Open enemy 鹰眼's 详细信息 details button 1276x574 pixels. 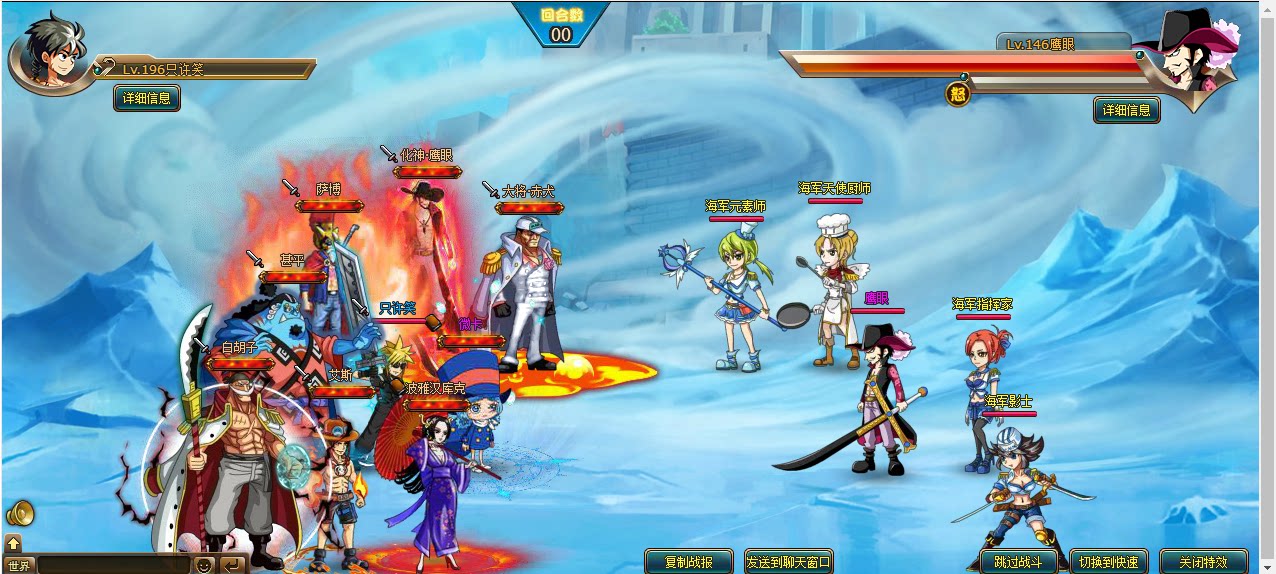tap(1127, 110)
